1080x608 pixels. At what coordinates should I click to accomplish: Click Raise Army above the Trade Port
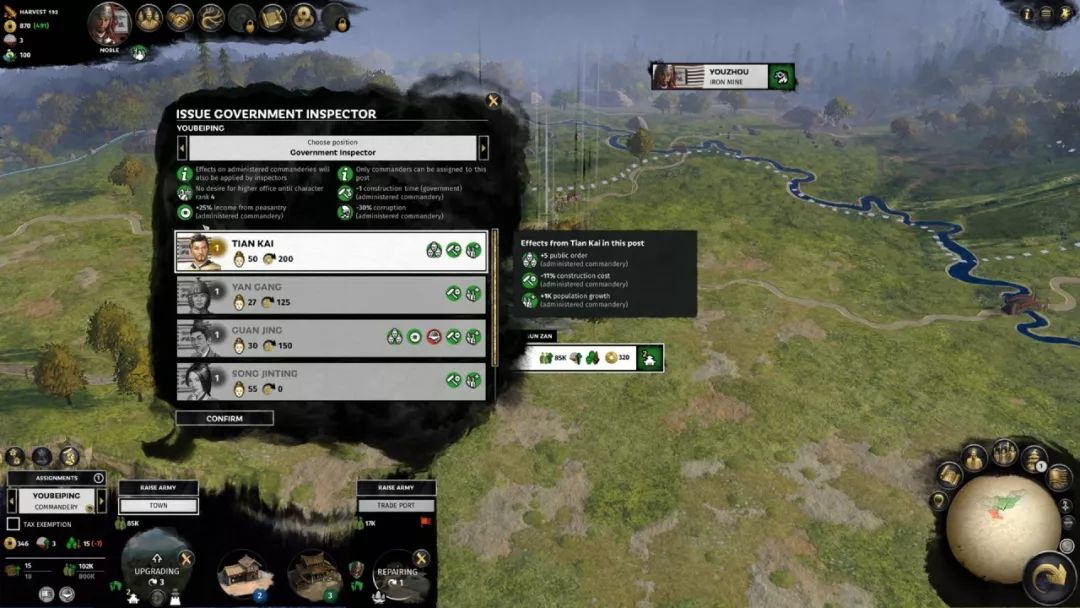click(396, 488)
